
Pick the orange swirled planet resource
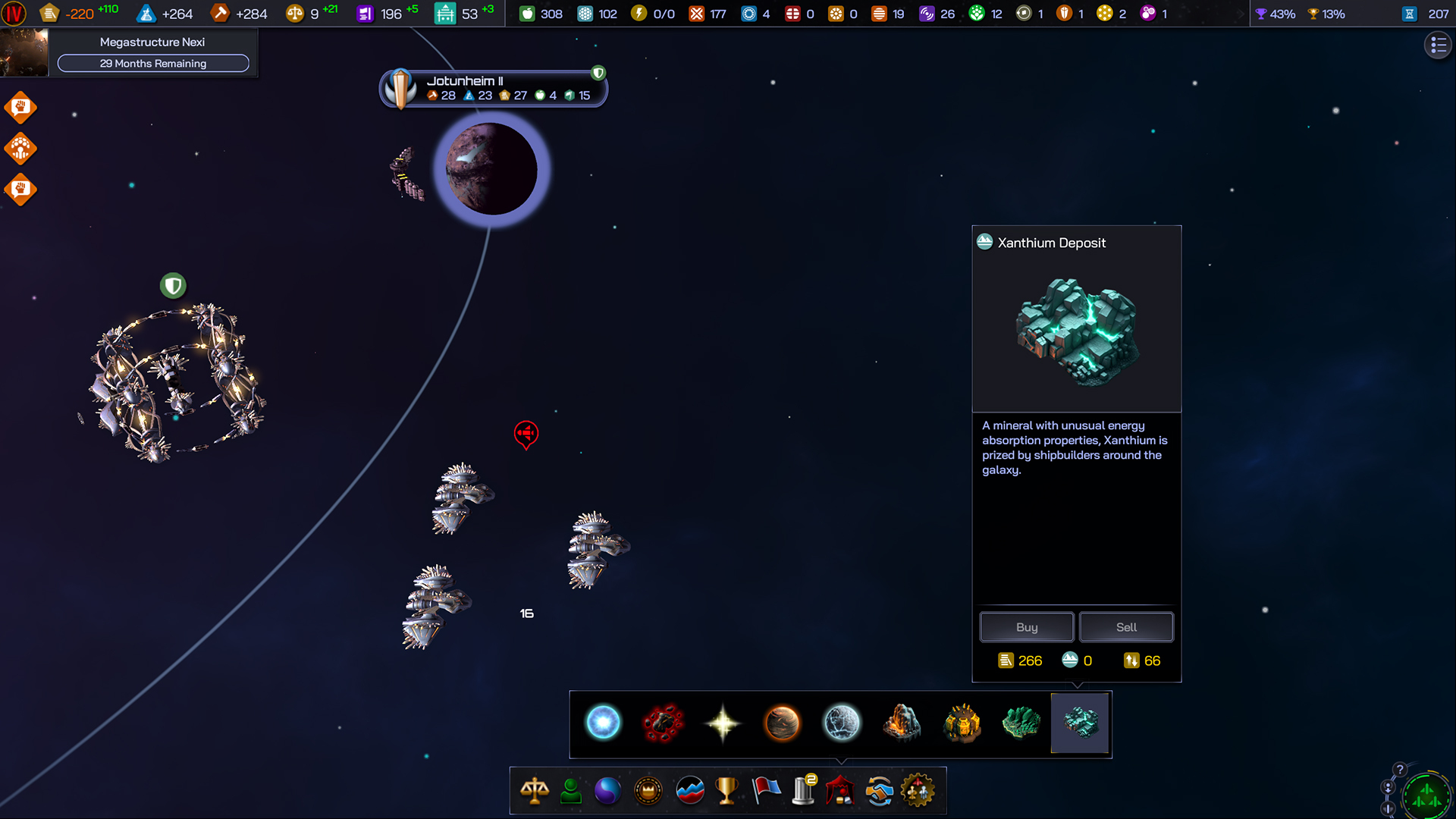(x=782, y=723)
